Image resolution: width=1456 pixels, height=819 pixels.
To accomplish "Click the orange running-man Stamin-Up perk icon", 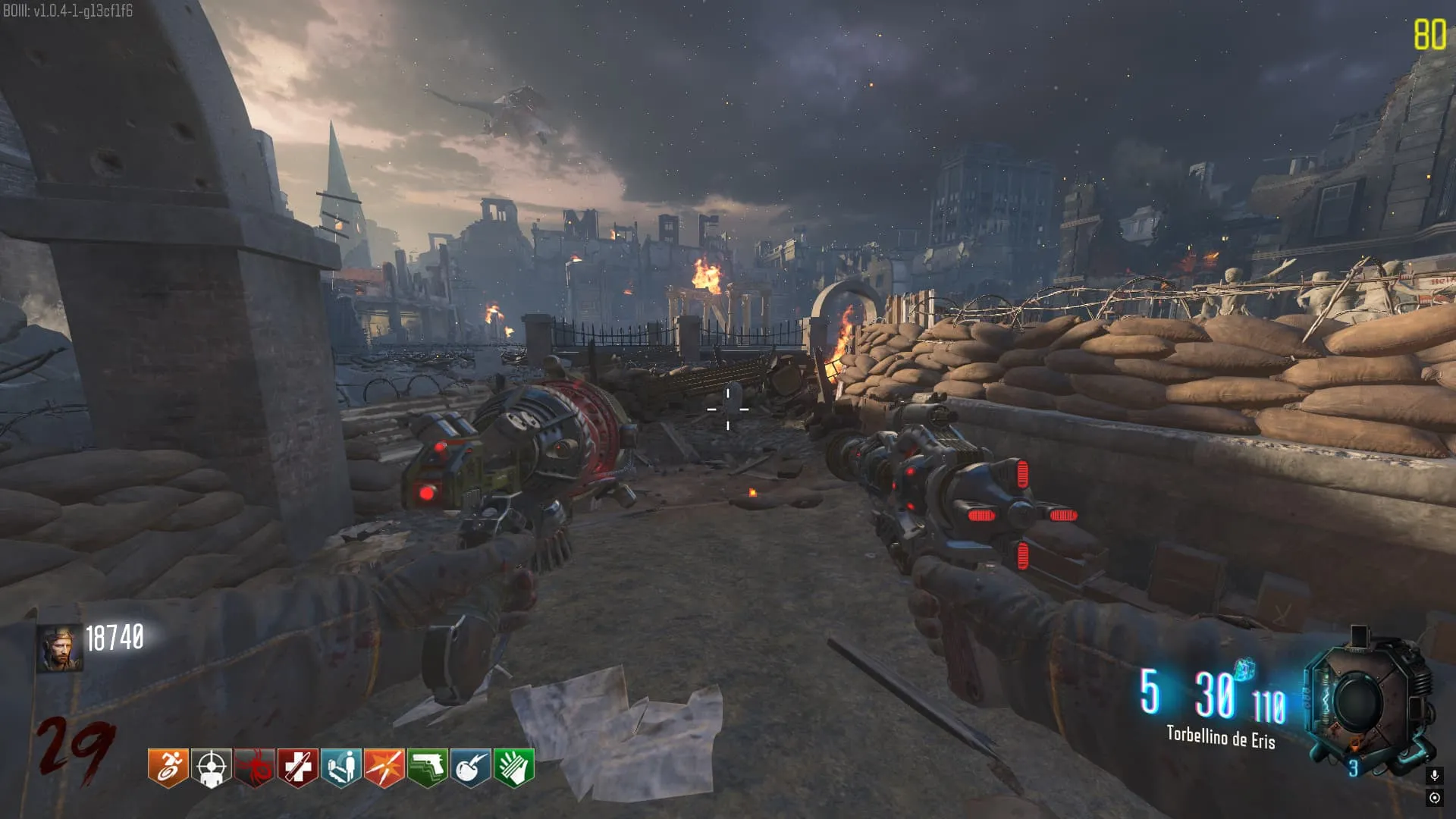I will click(168, 767).
